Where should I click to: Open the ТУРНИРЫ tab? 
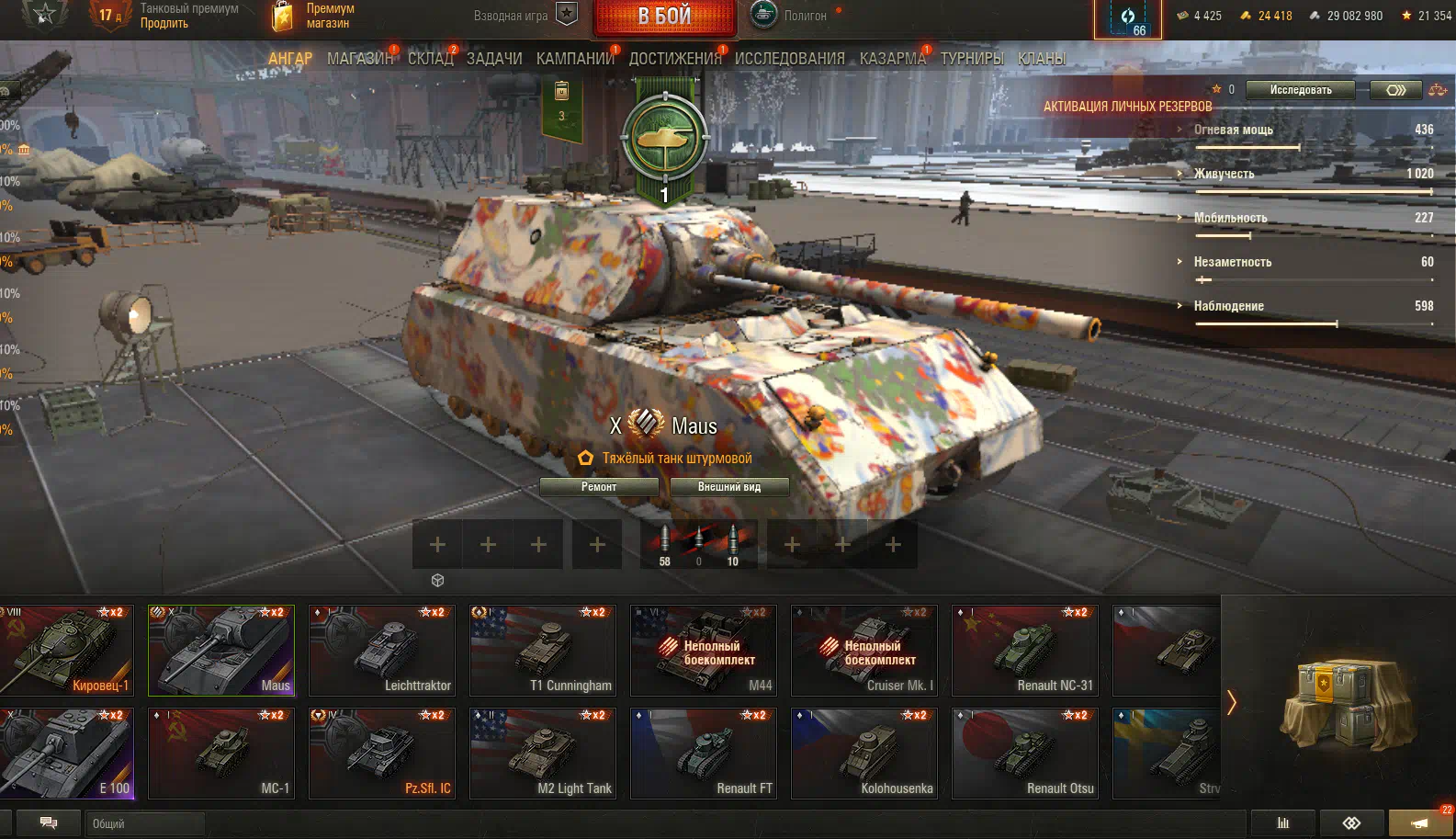tap(972, 59)
